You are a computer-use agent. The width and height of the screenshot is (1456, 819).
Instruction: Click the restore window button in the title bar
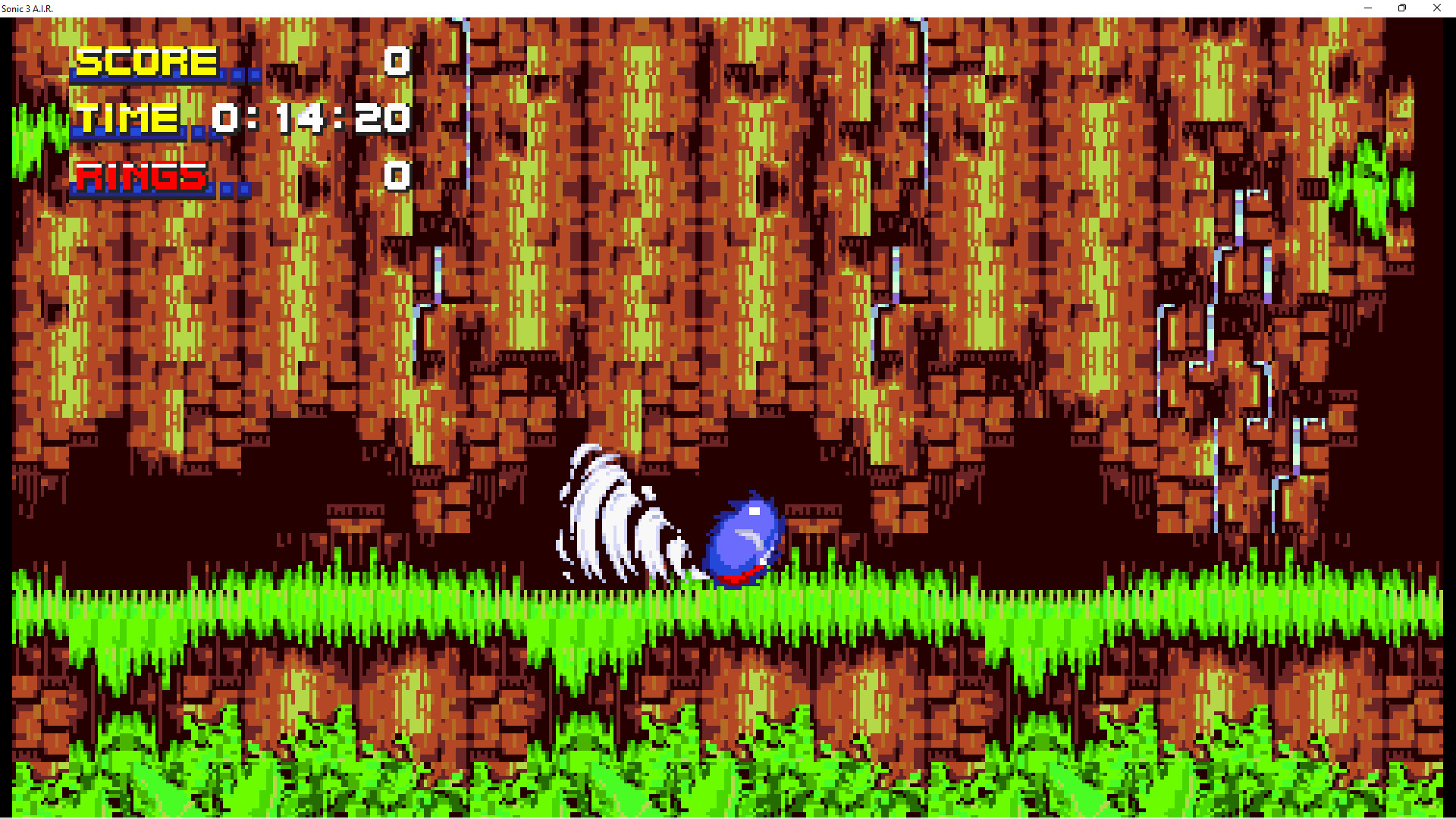tap(1401, 8)
